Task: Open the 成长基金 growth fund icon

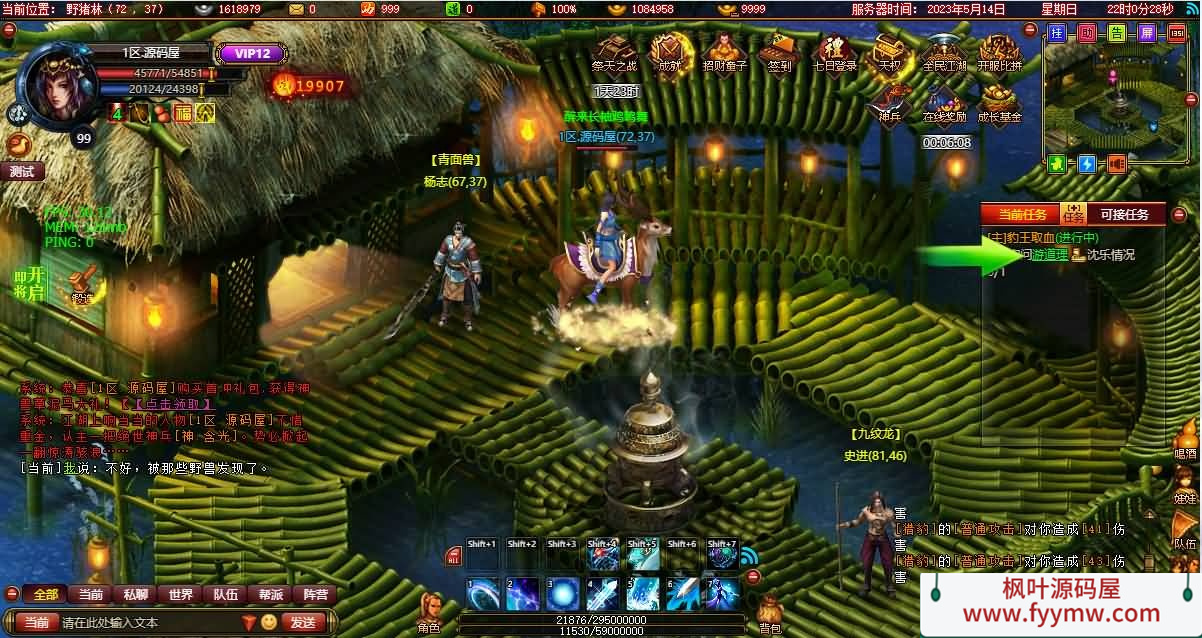Action: click(999, 101)
